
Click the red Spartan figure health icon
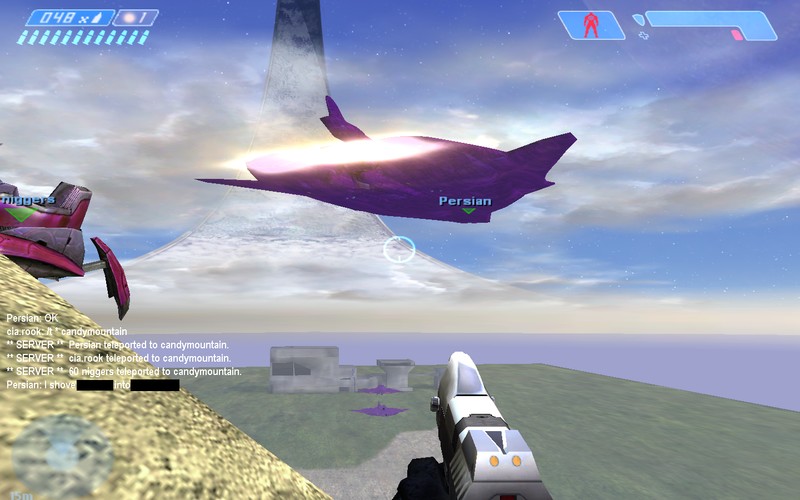[591, 25]
